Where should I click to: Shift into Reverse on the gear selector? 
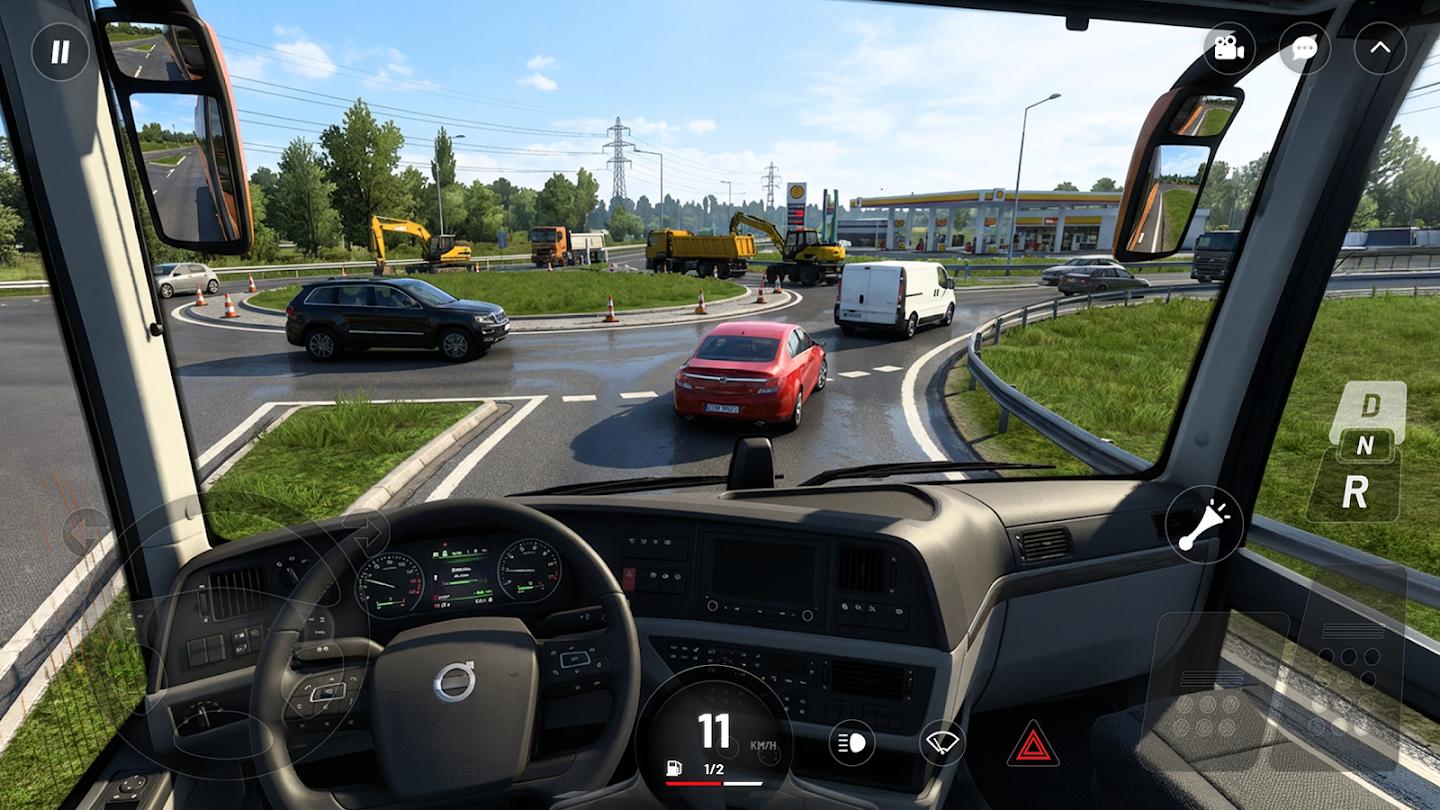click(1355, 490)
